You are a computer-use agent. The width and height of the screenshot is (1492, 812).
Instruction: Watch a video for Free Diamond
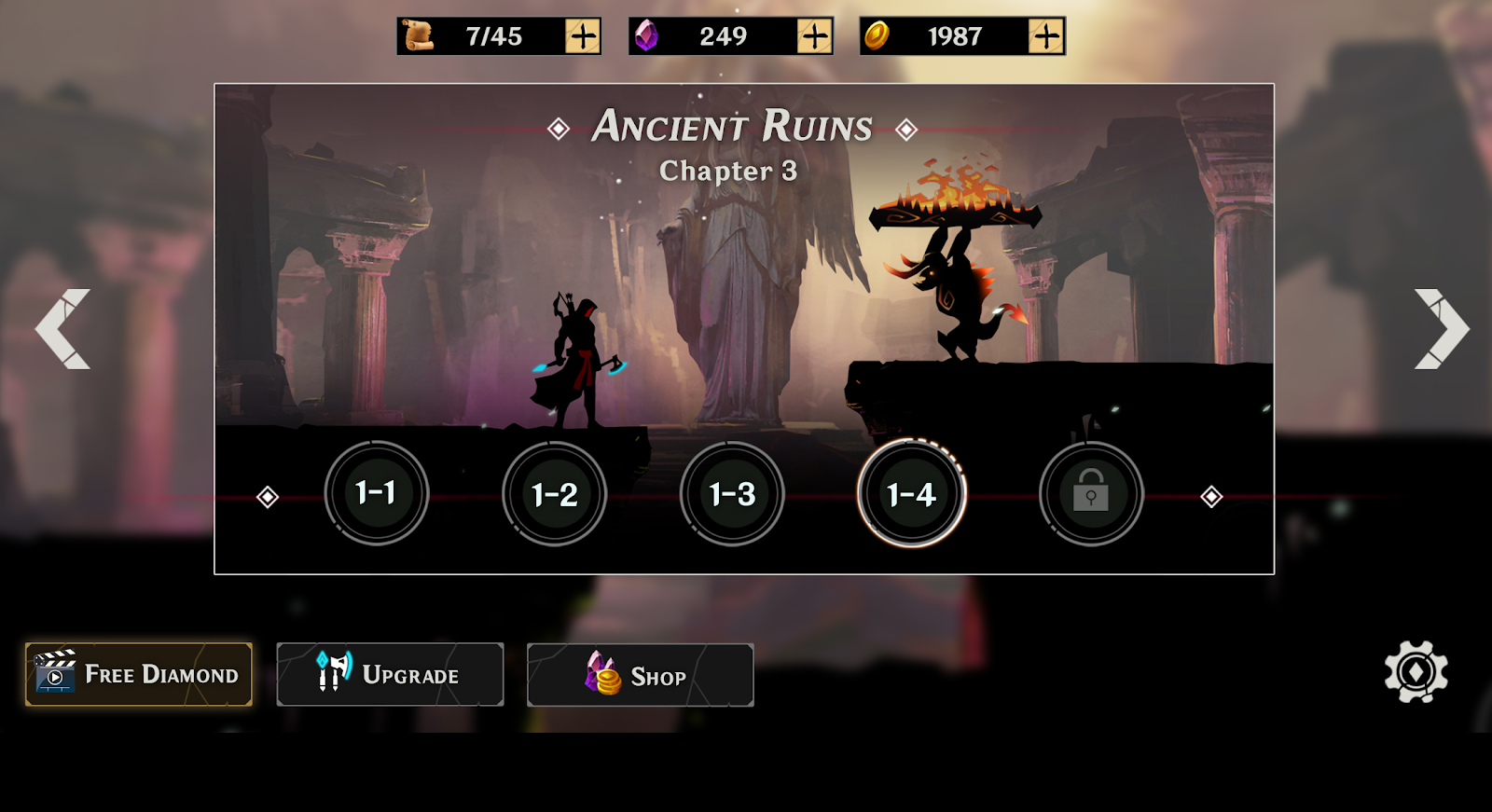point(139,674)
